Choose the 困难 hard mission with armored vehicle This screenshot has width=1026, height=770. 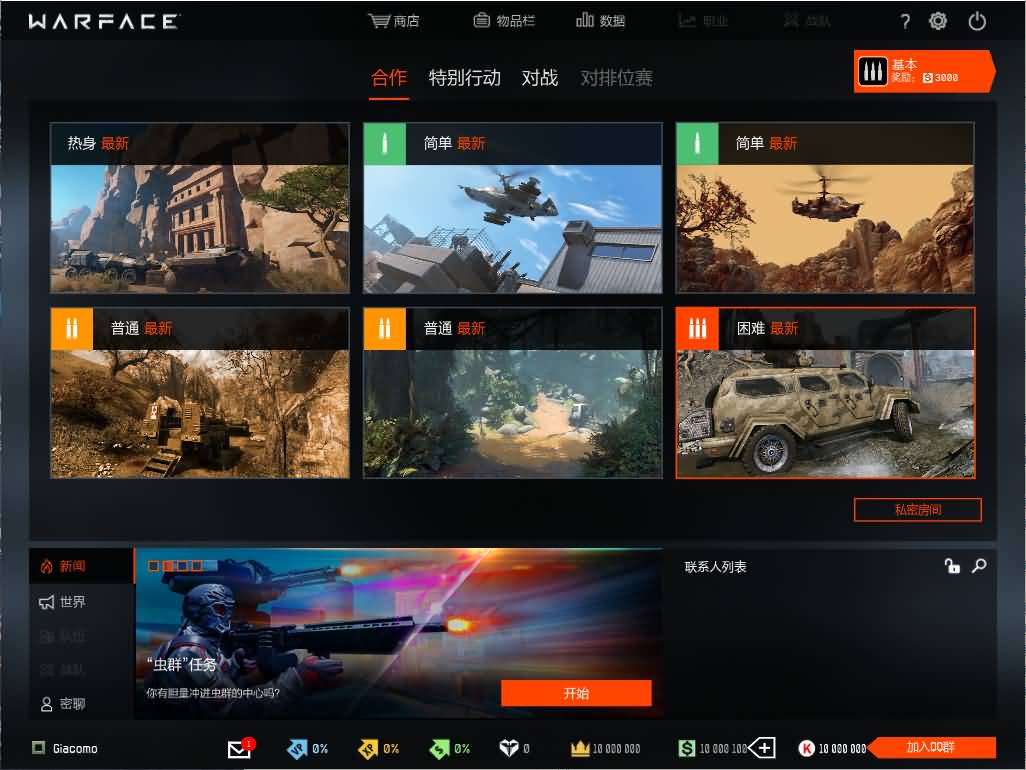(x=825, y=393)
